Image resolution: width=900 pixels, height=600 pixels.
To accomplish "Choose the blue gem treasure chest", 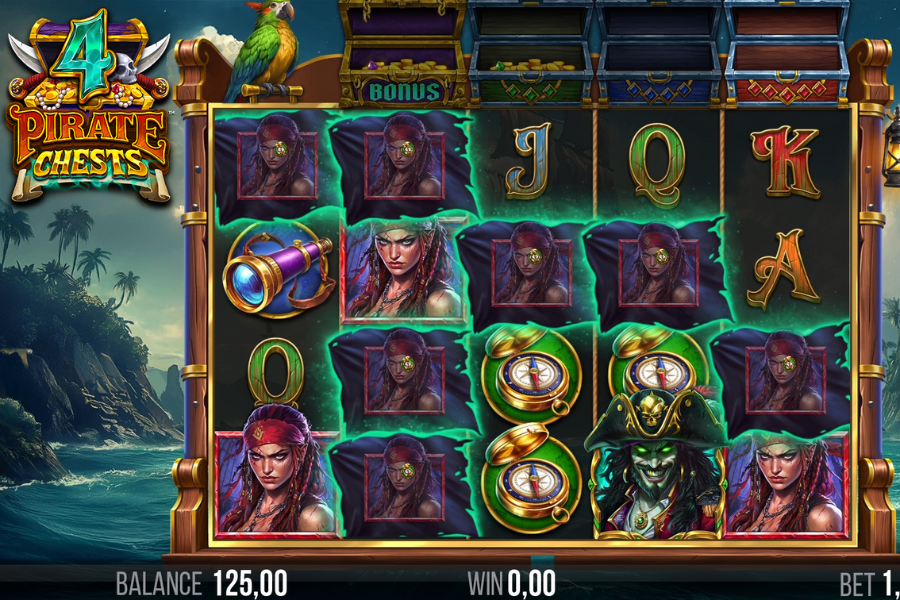I will tap(658, 55).
